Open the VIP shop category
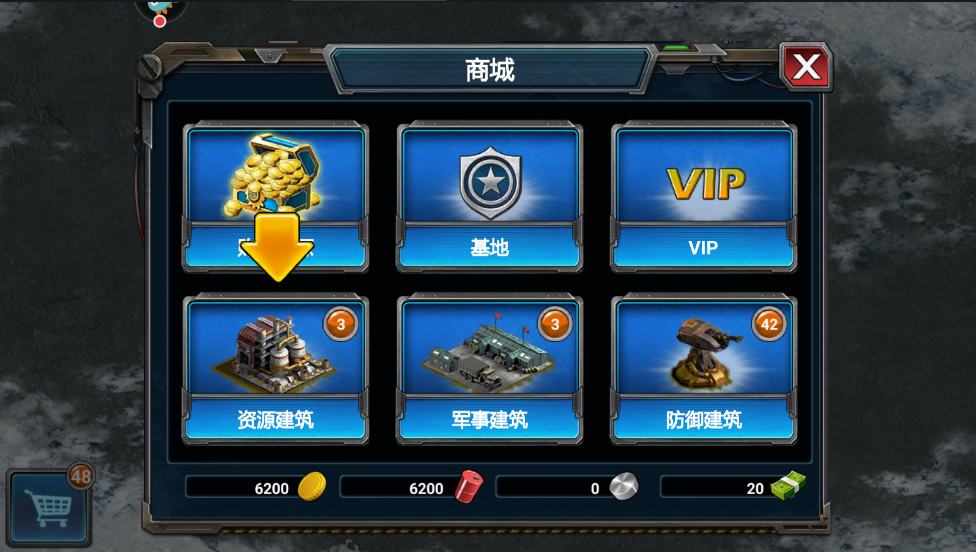The image size is (976, 552). (x=703, y=197)
